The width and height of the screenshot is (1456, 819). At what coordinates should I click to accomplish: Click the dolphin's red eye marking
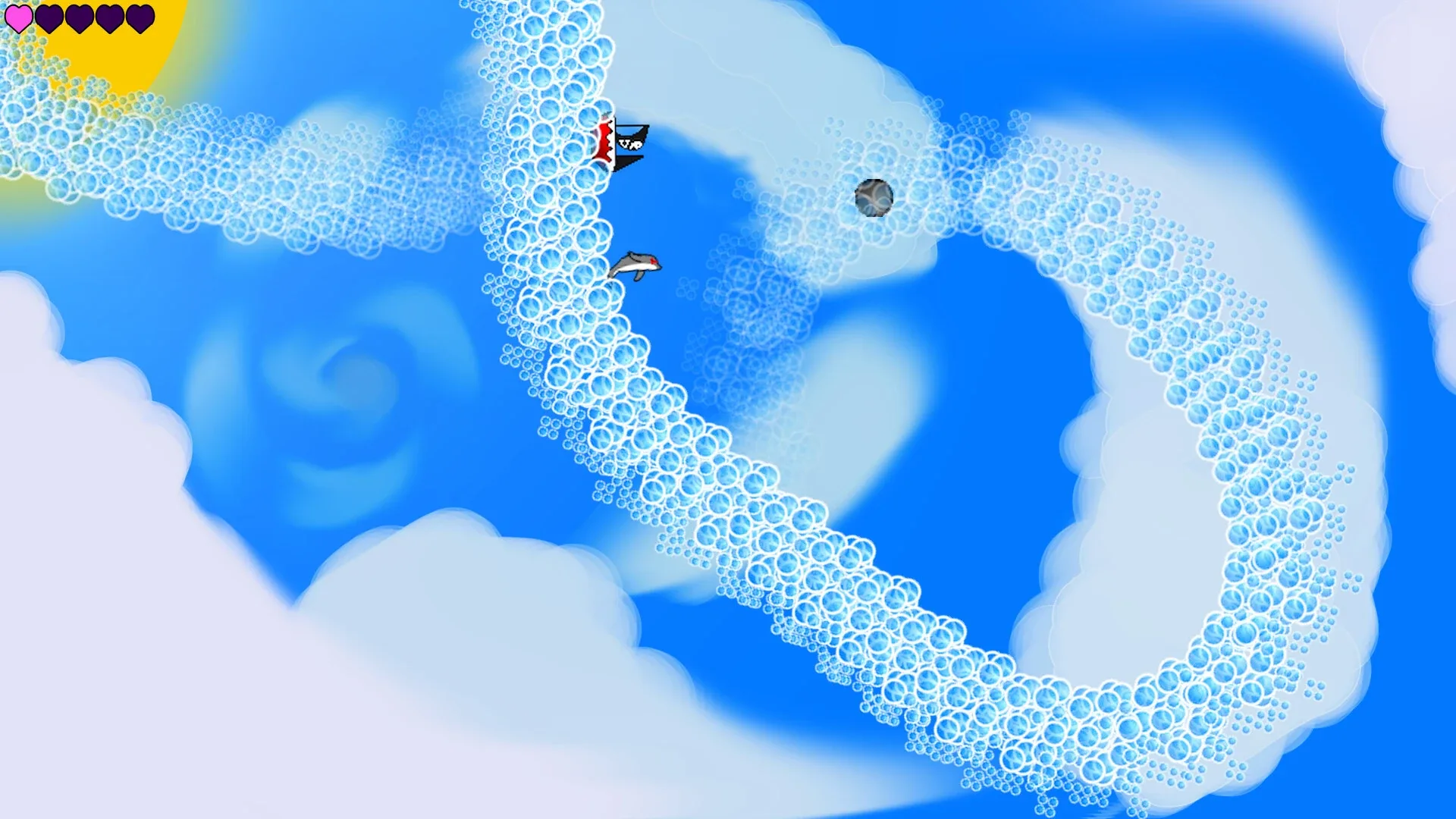654,260
